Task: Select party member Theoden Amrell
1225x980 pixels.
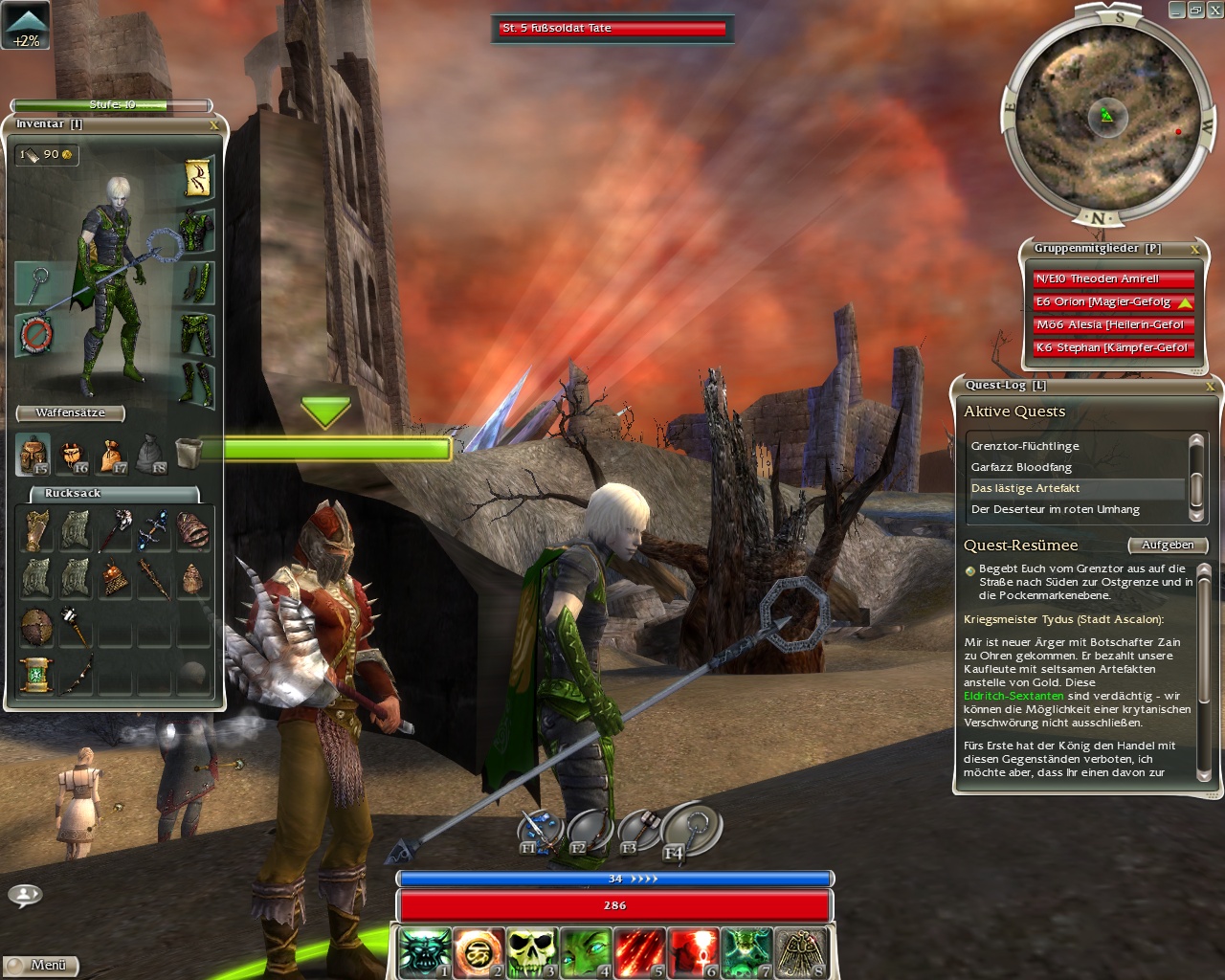Action: 1113,279
